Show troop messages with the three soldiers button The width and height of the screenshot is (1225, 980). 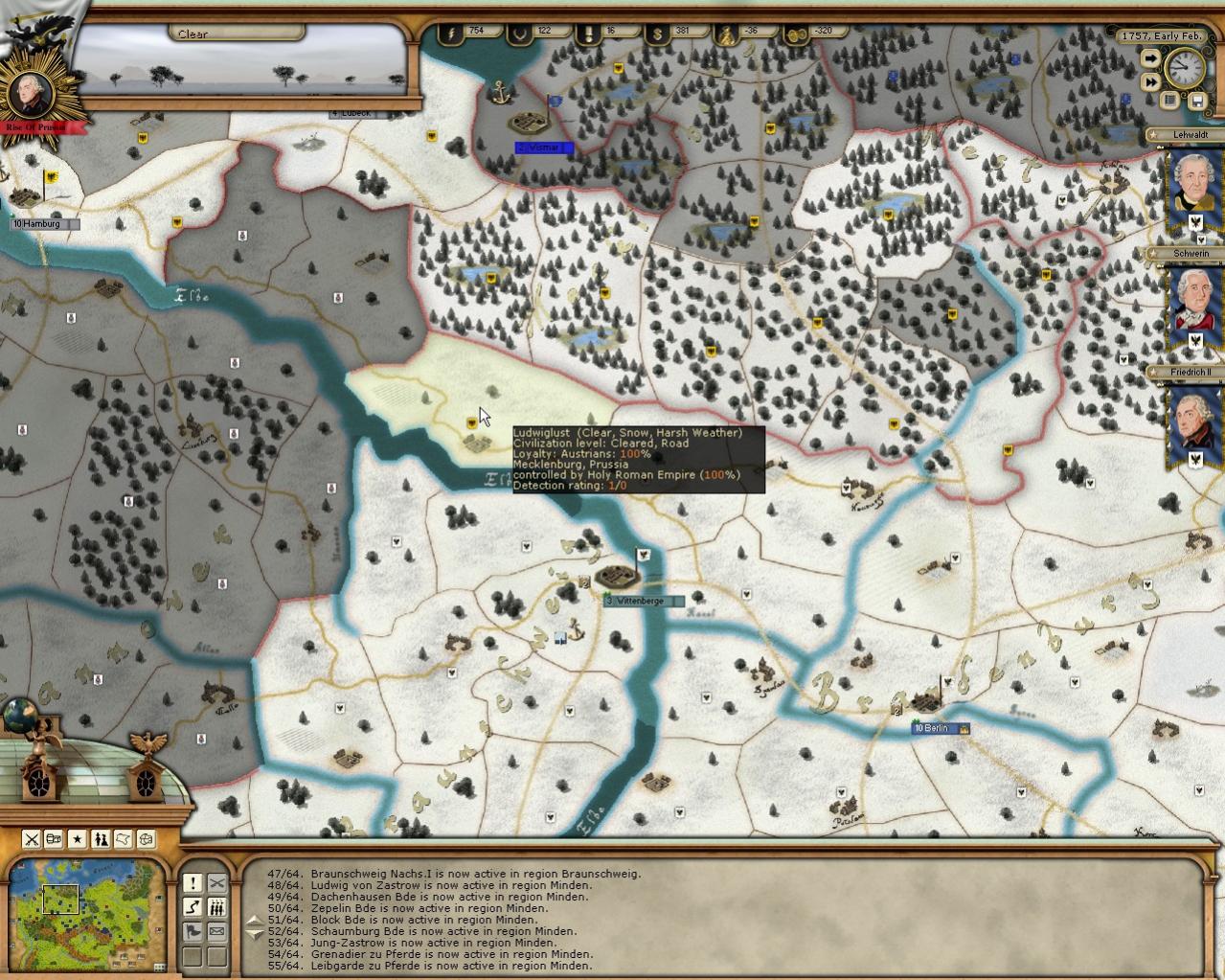pos(217,907)
